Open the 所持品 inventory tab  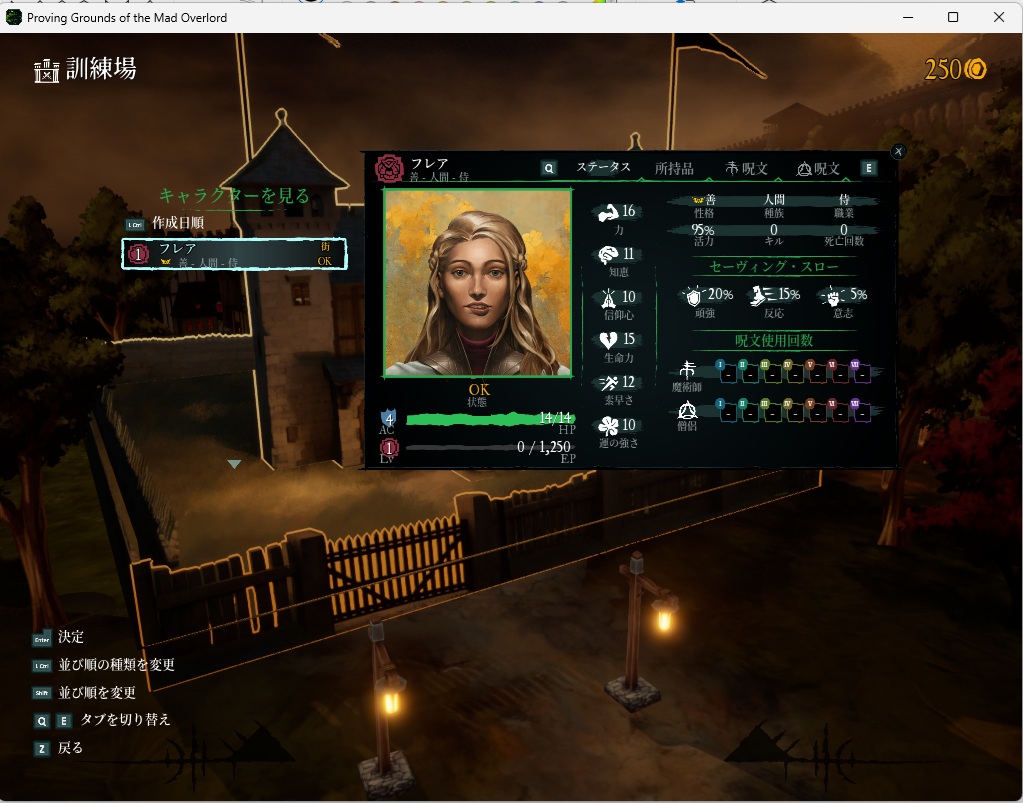tap(674, 169)
